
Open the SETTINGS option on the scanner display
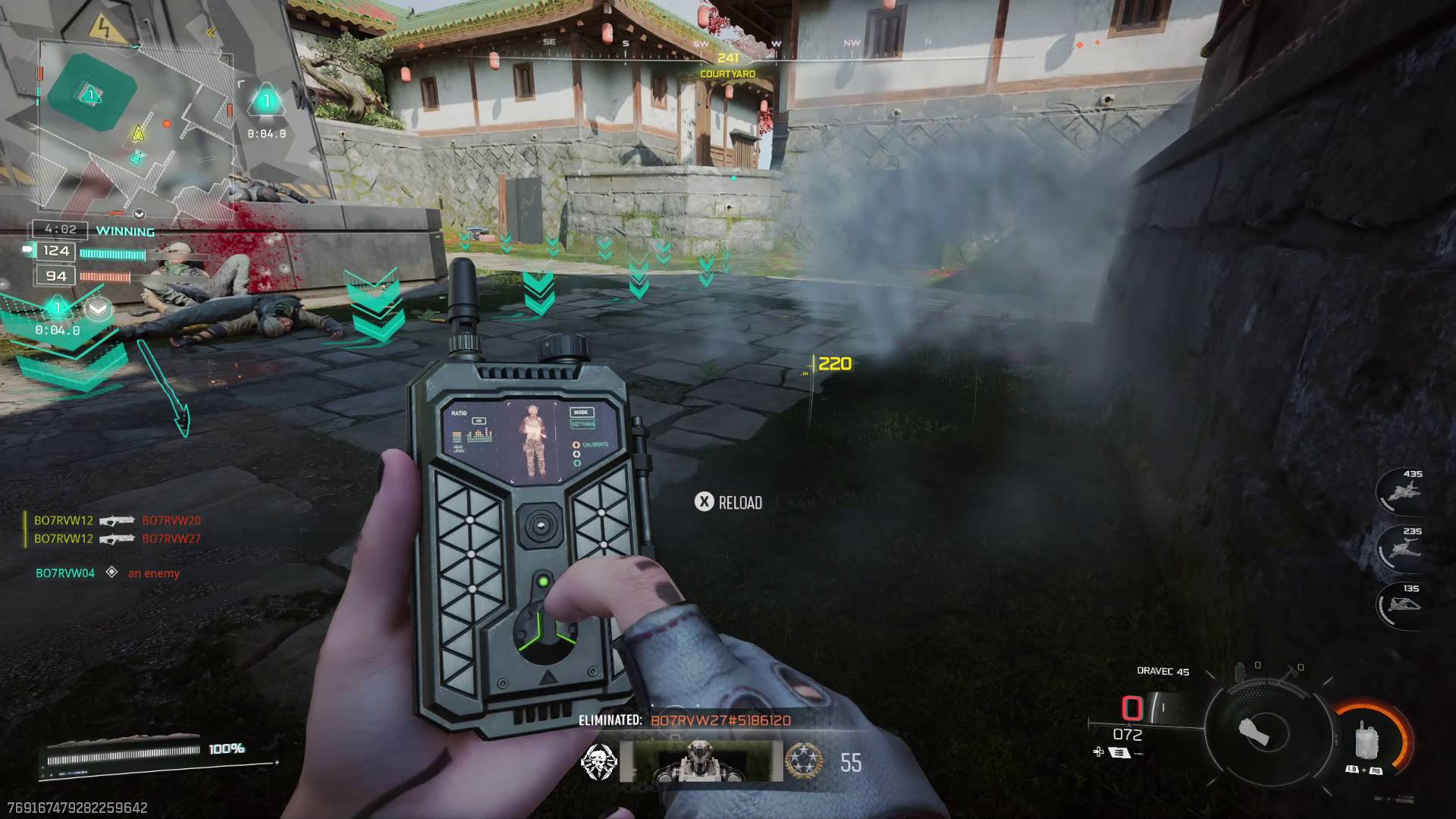(x=584, y=424)
